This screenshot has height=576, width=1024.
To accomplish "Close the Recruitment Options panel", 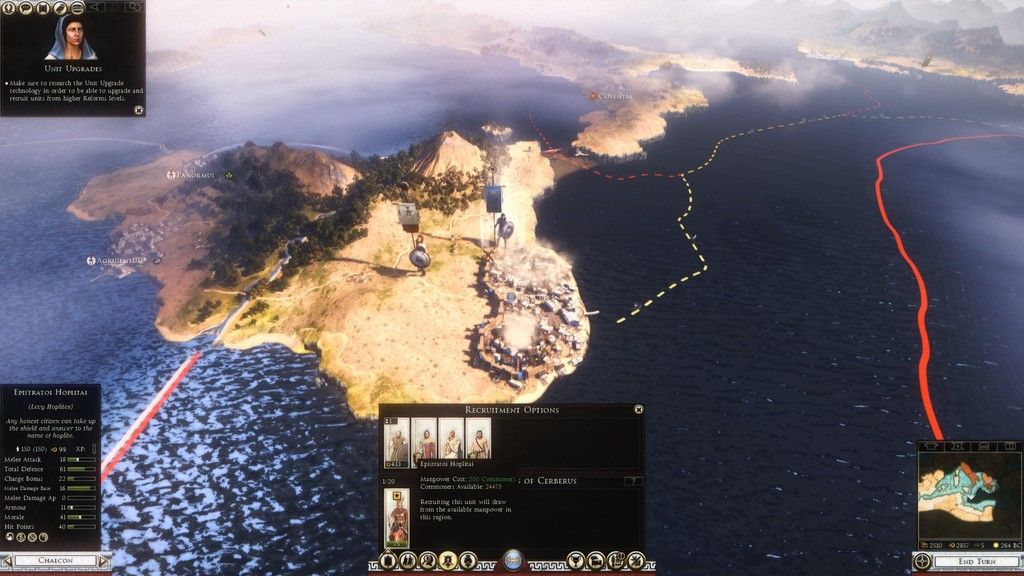I will pos(638,409).
